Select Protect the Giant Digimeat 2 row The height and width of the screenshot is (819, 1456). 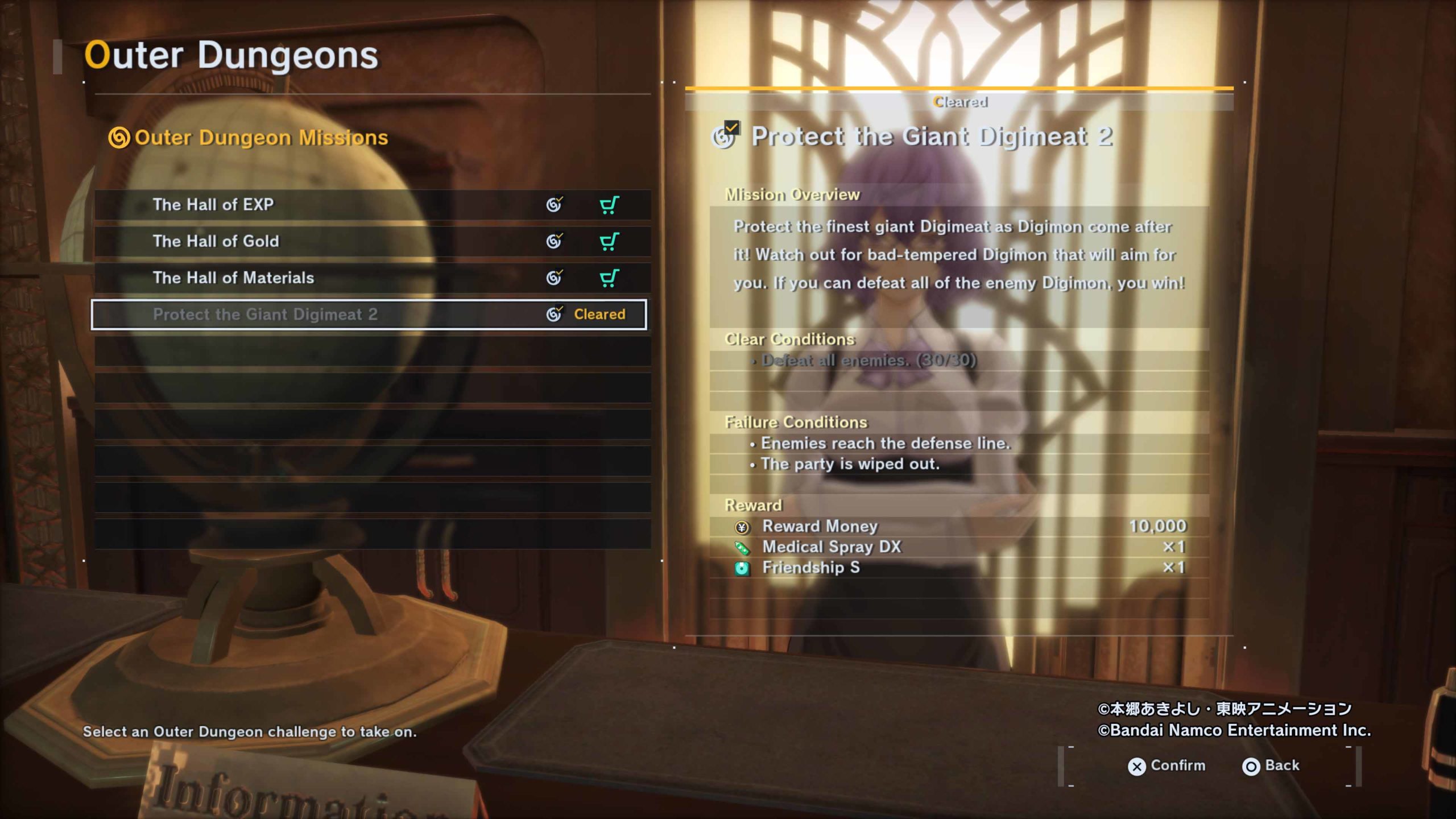point(265,315)
